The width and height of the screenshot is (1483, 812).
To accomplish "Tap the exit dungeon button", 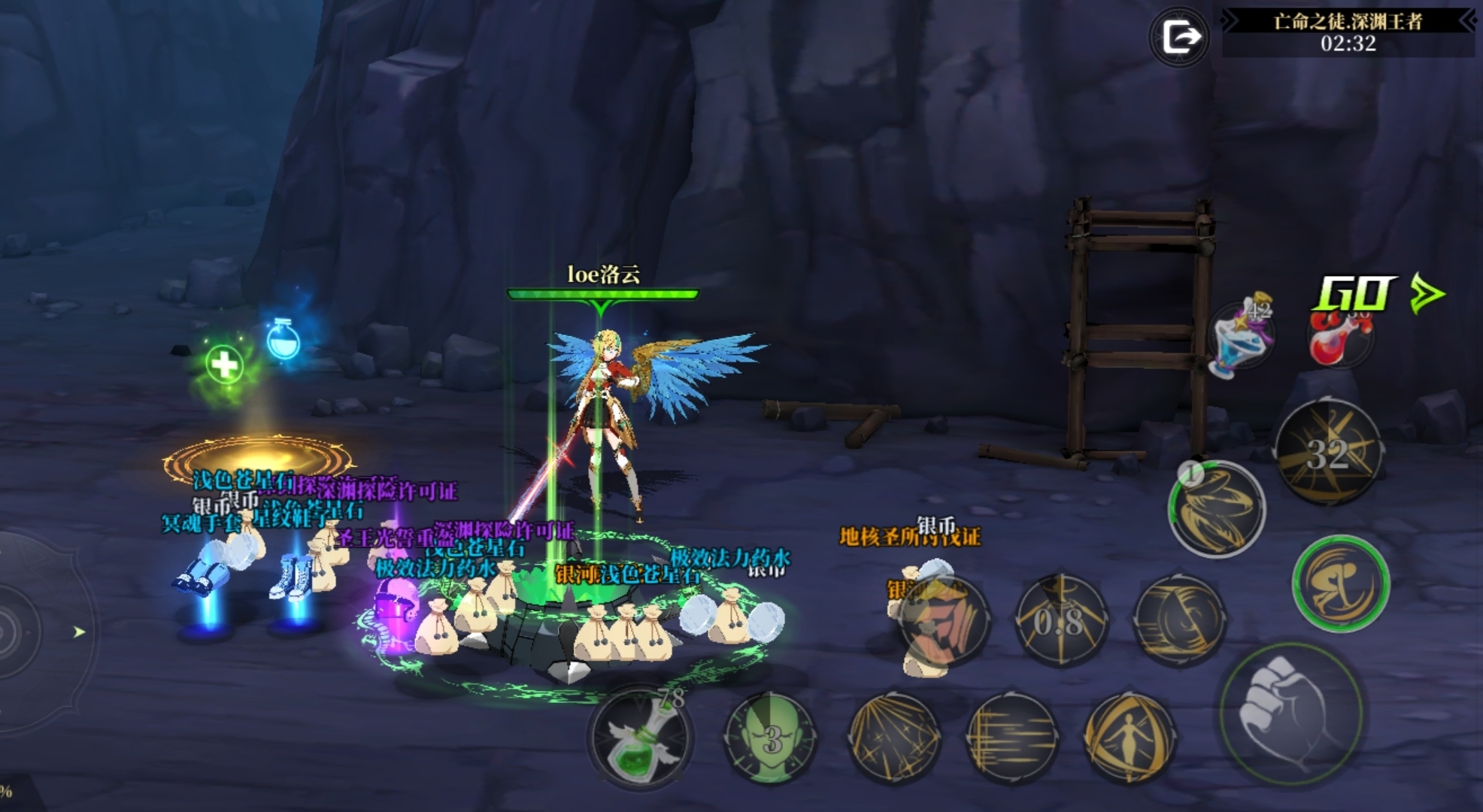I will tap(1179, 36).
